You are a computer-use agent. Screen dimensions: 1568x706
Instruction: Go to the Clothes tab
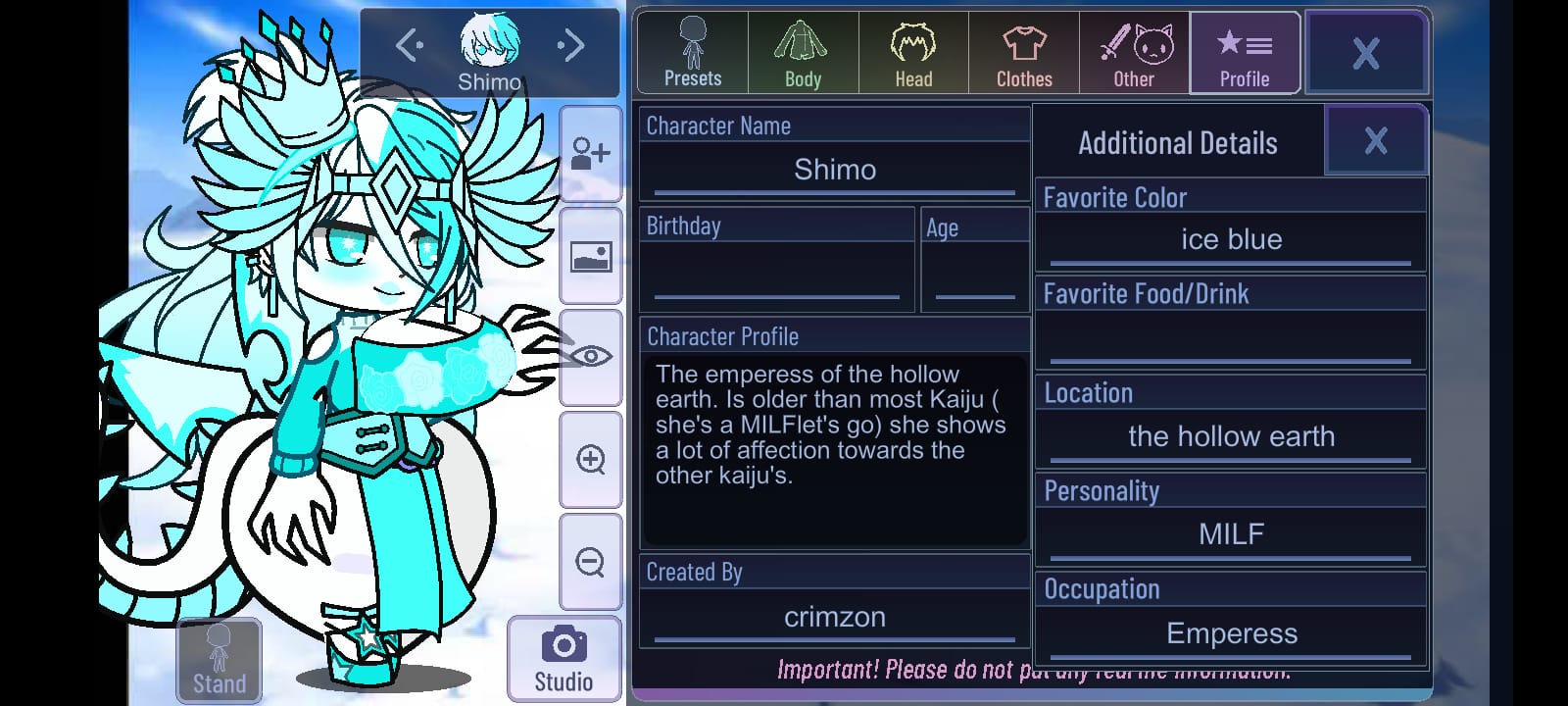click(1024, 53)
